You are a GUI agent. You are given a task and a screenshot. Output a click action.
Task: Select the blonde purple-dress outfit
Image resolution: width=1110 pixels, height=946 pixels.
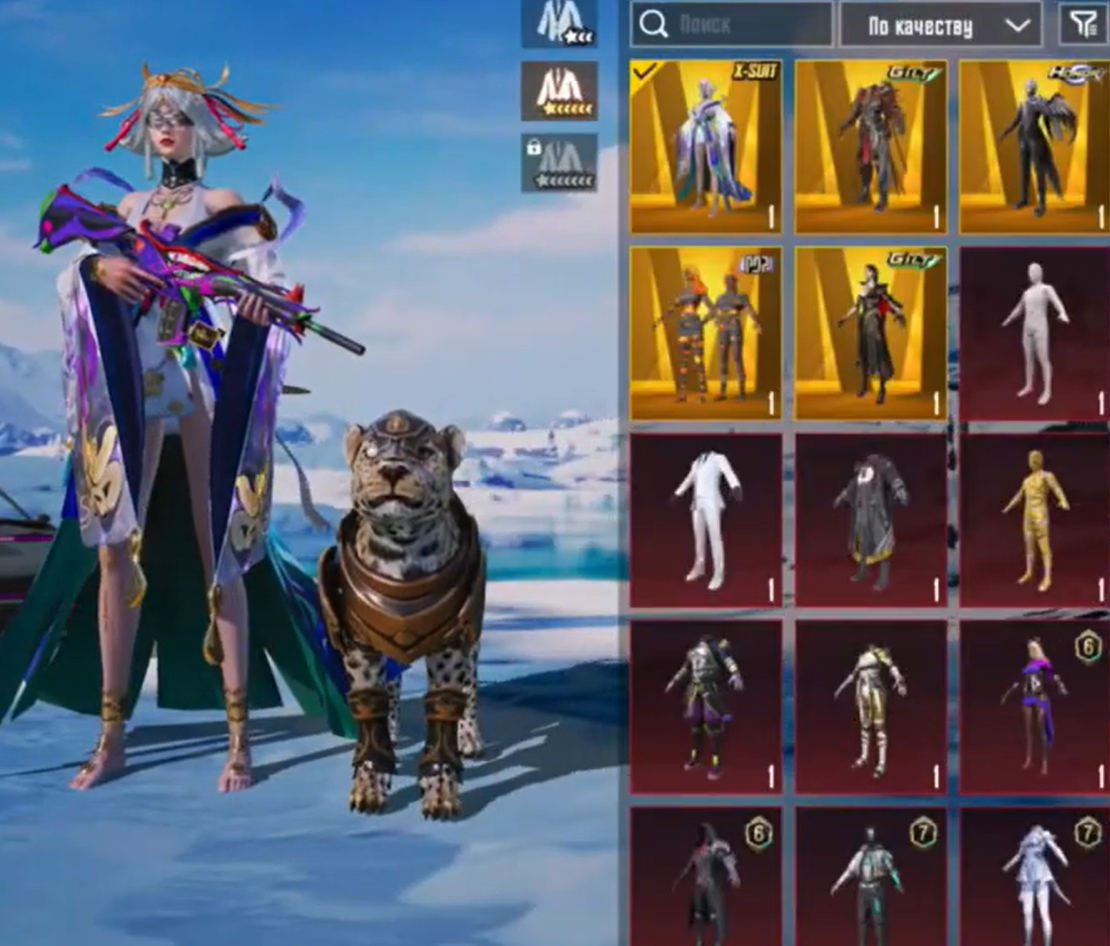tap(1034, 706)
